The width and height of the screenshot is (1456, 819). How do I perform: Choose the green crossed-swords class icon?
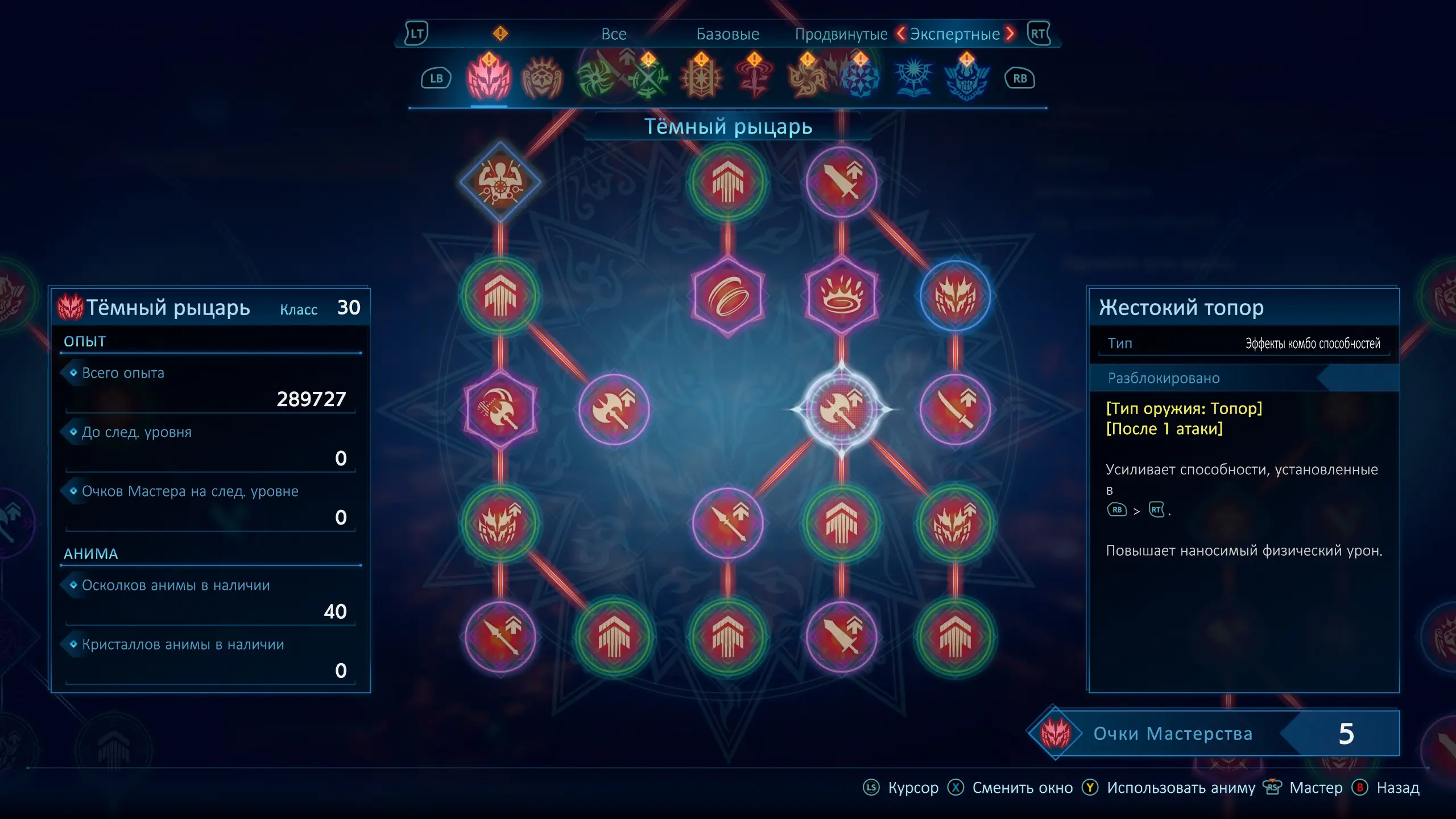pyautogui.click(x=648, y=78)
